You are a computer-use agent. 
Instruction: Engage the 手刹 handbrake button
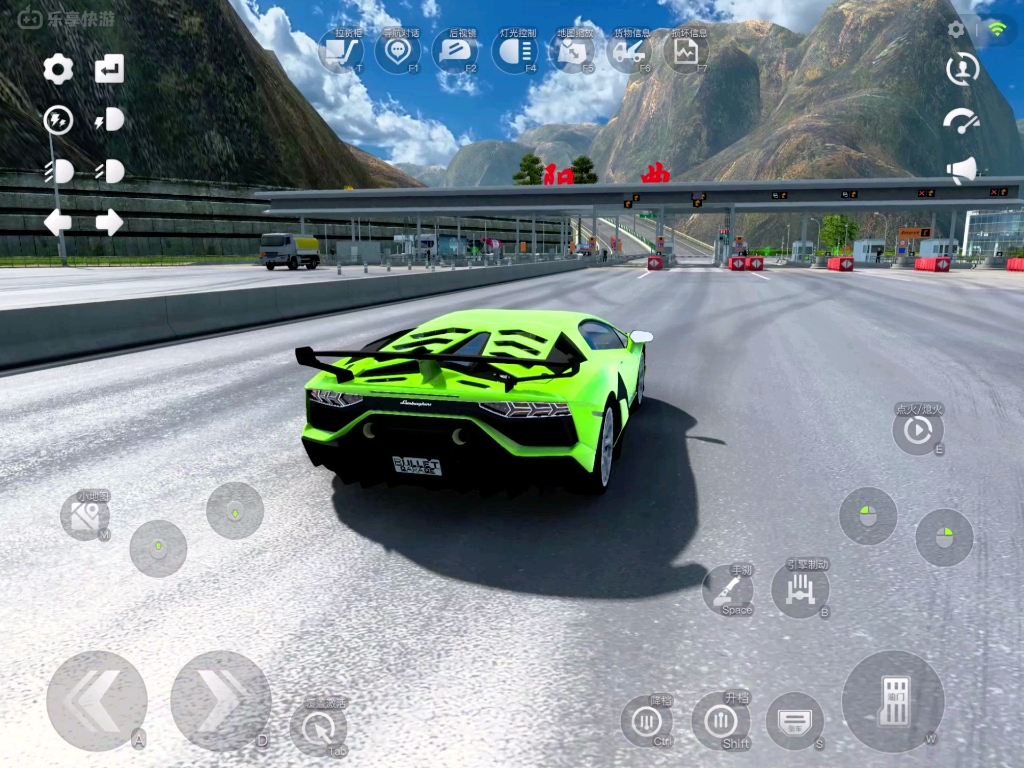[x=728, y=590]
